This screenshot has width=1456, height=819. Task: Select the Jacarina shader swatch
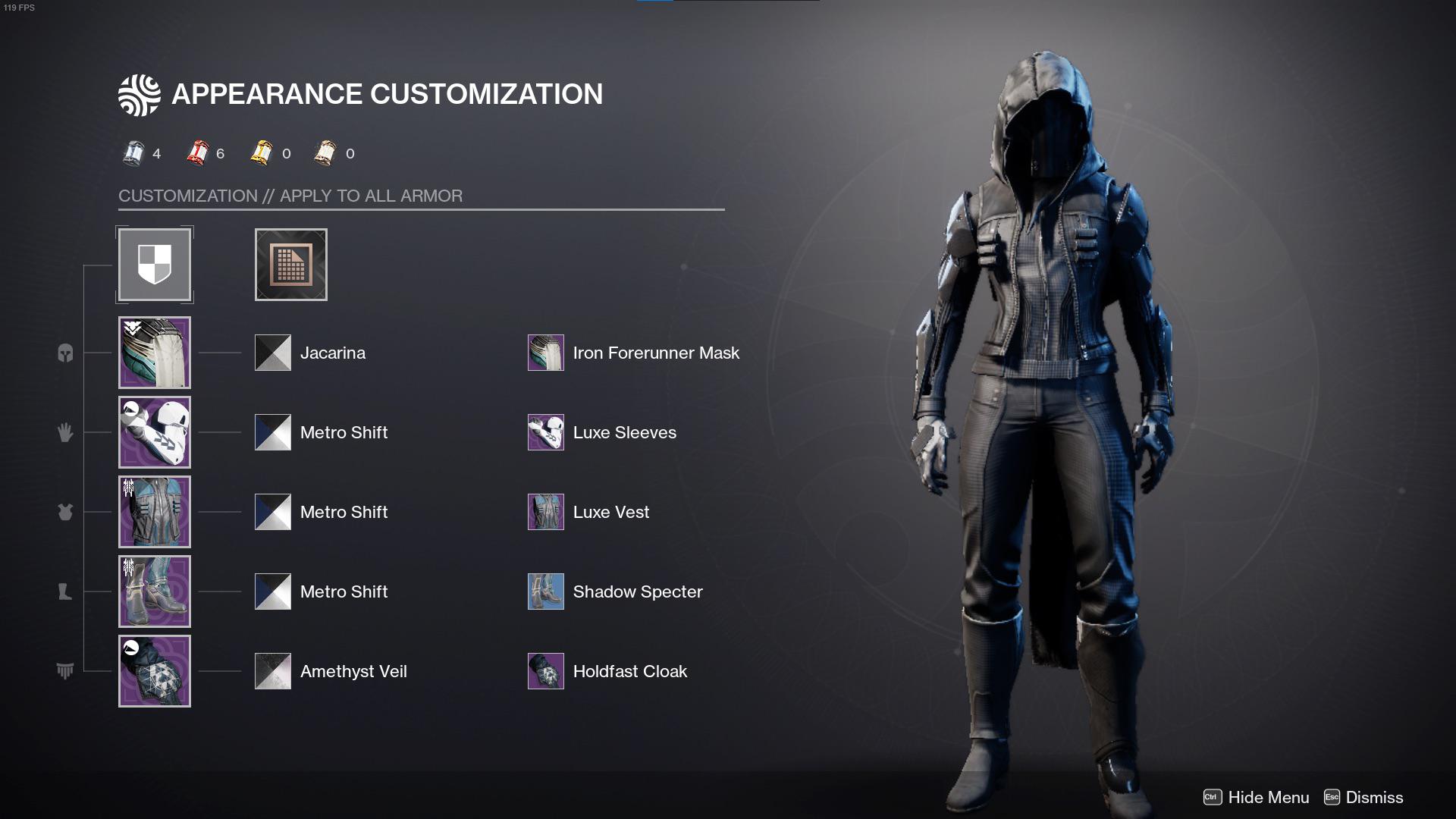272,353
